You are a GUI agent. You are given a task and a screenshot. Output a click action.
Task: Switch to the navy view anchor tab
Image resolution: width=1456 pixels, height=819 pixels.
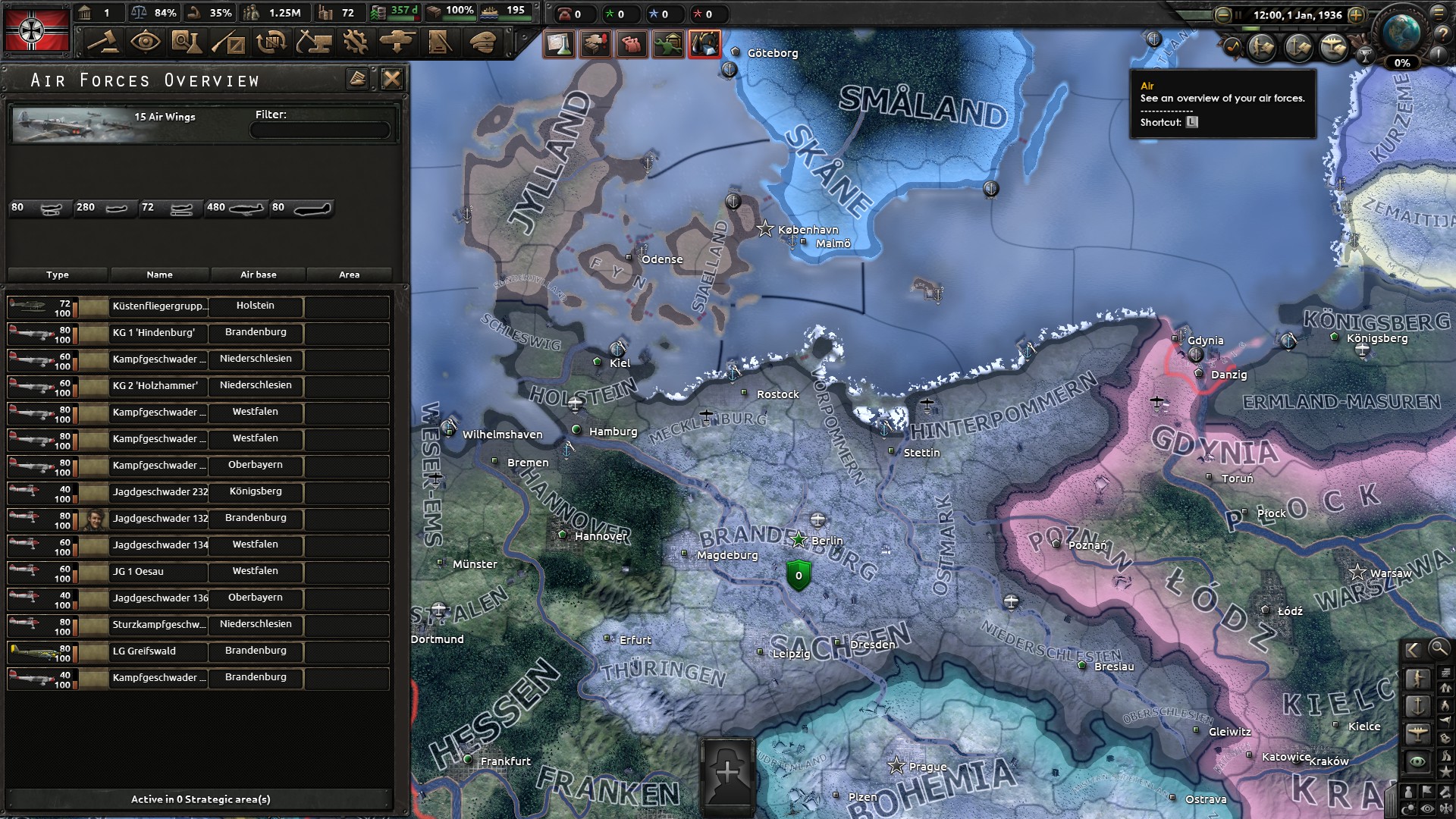[1417, 706]
